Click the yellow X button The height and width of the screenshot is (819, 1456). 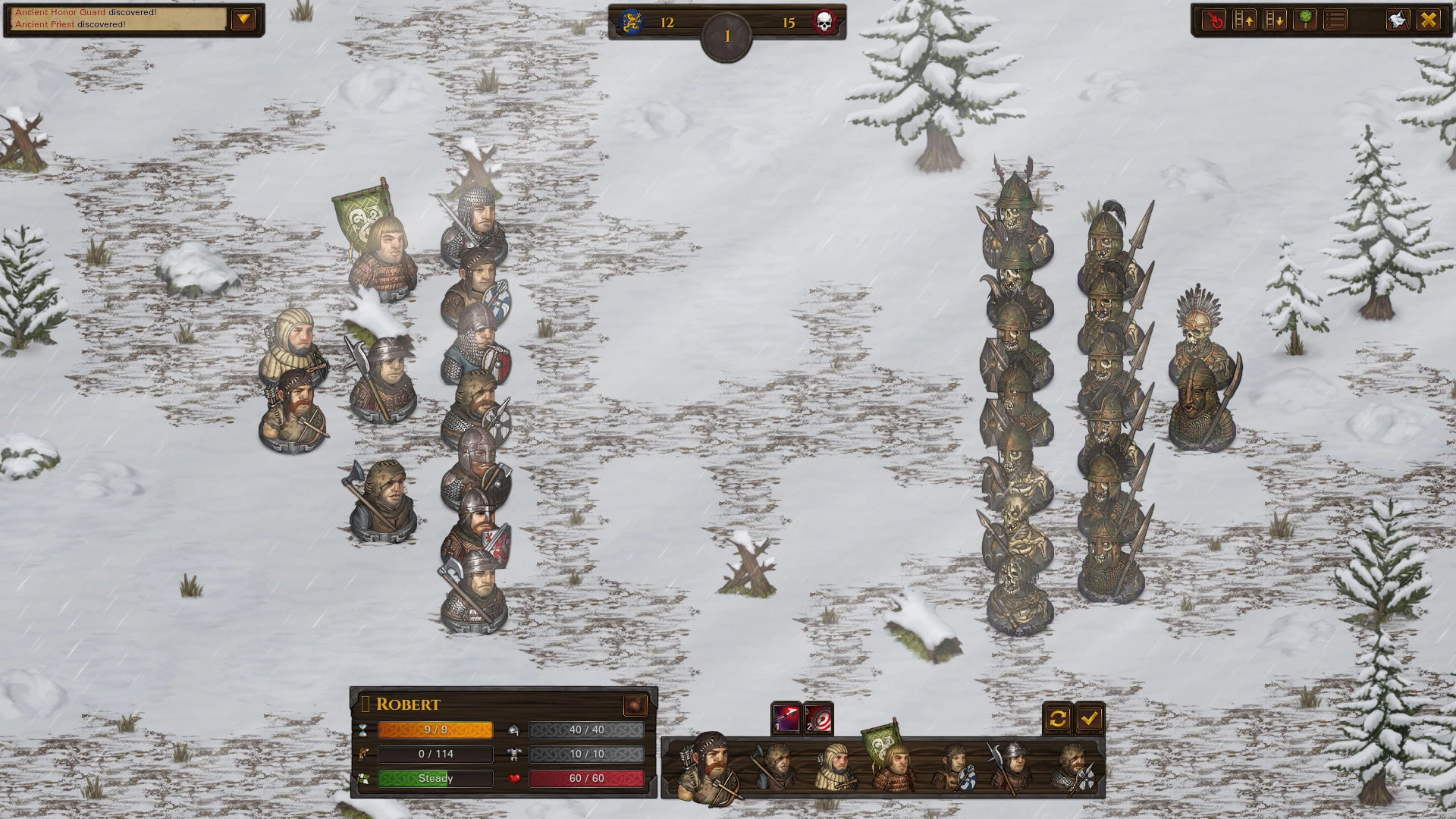1429,20
